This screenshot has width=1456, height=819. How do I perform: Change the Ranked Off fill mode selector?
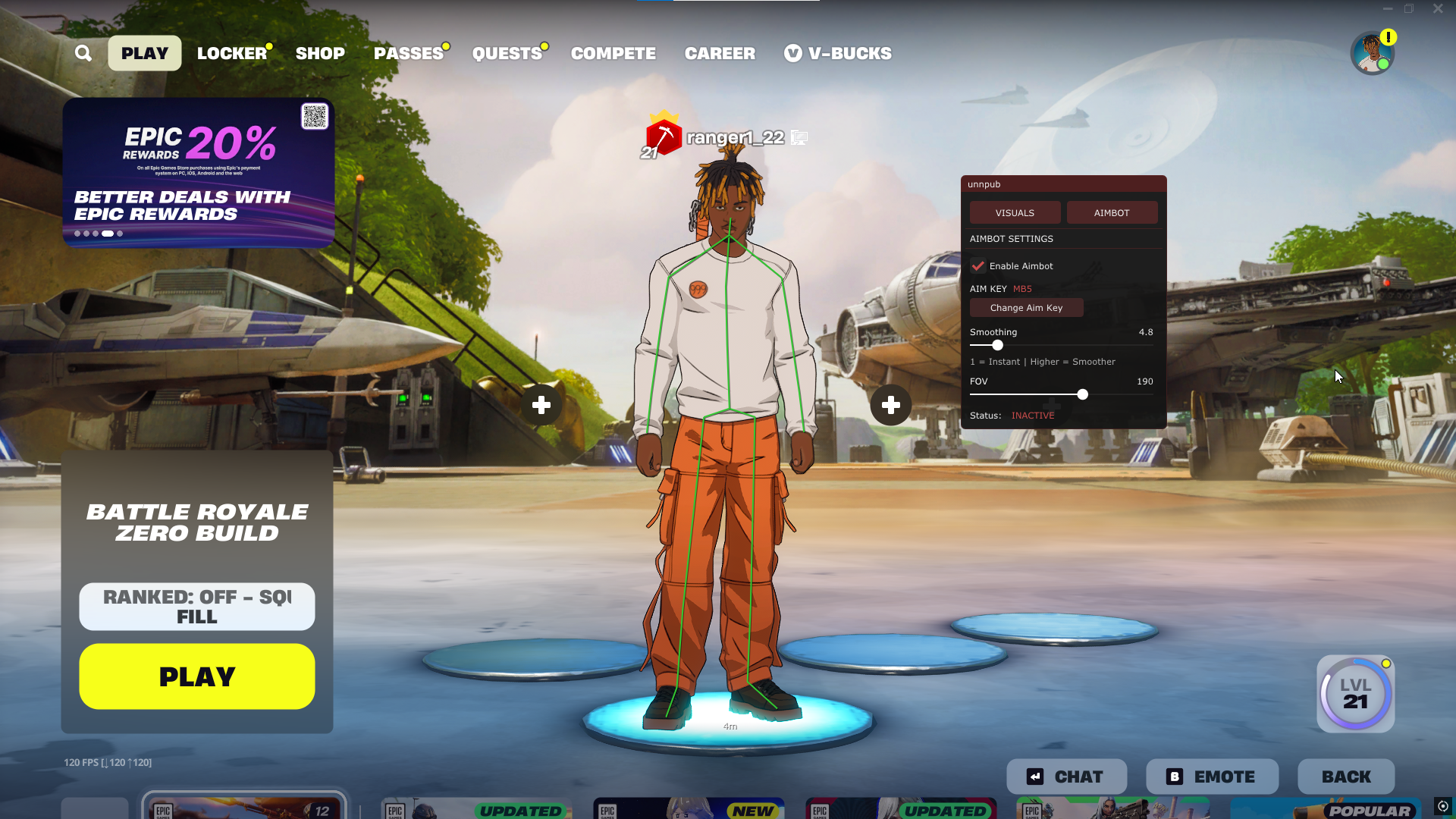point(197,607)
